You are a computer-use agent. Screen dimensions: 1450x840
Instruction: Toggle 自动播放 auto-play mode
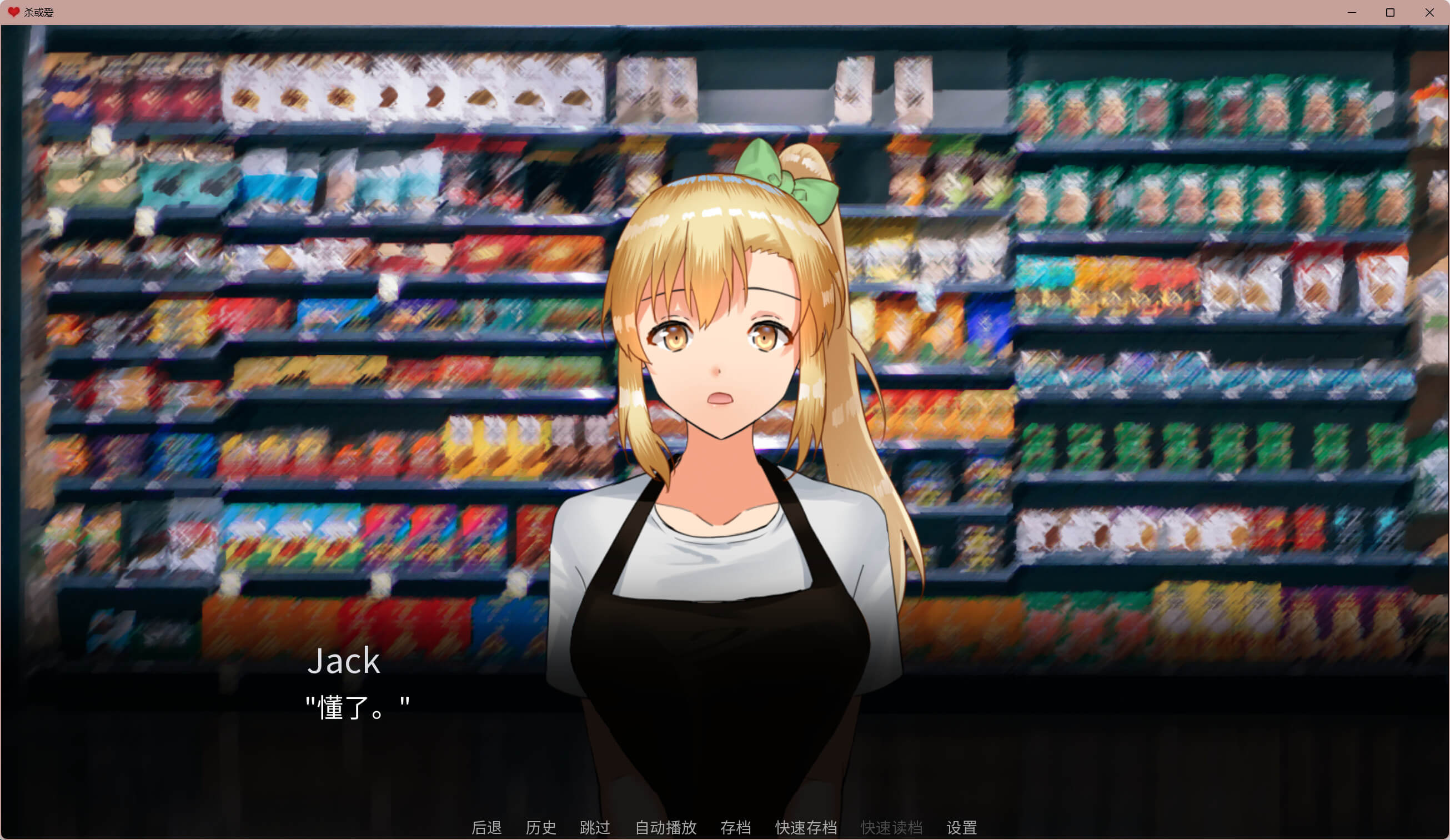pos(665,827)
